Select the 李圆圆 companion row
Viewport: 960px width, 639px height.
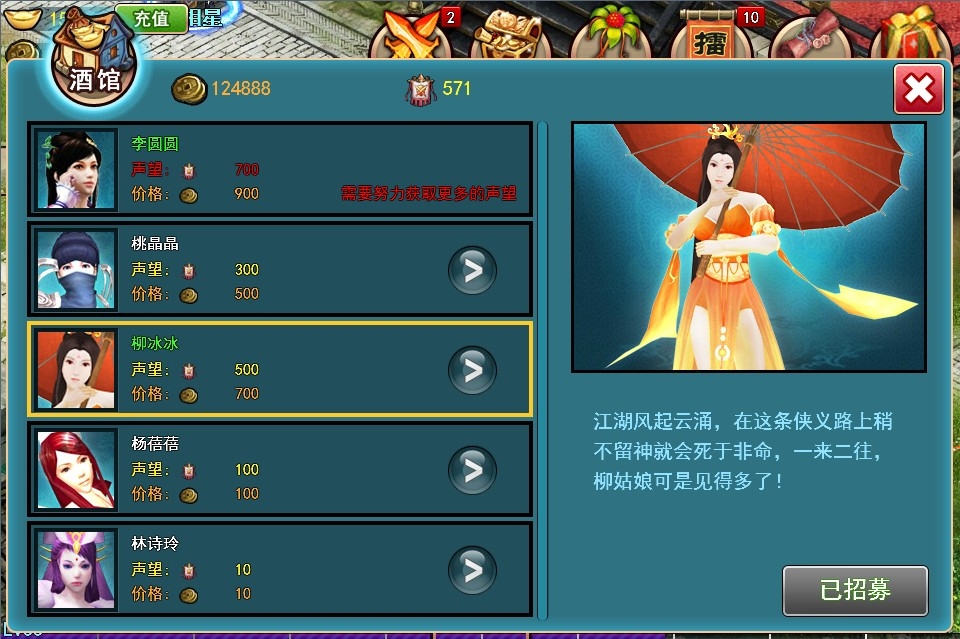(280, 169)
